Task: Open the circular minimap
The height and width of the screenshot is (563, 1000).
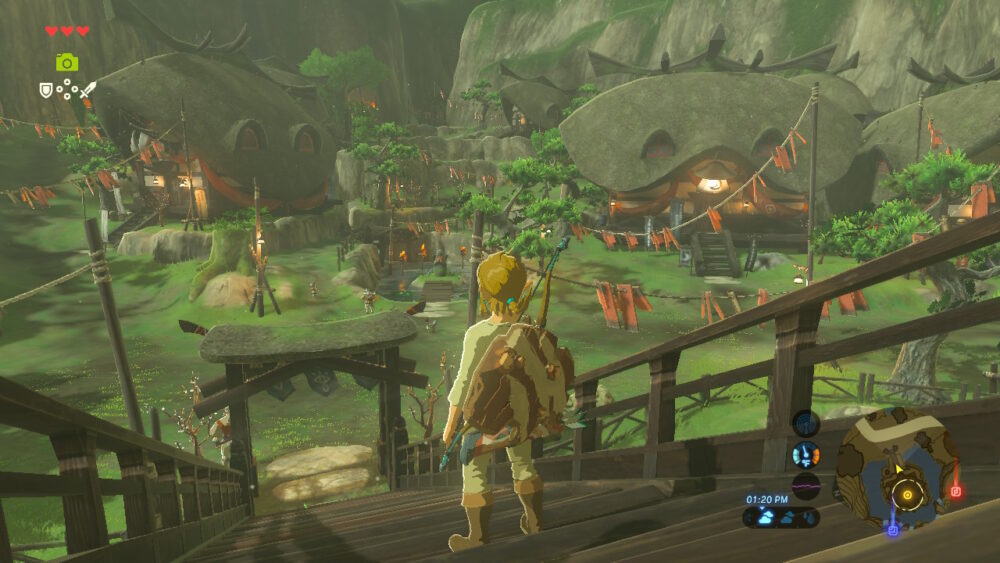Action: click(895, 469)
